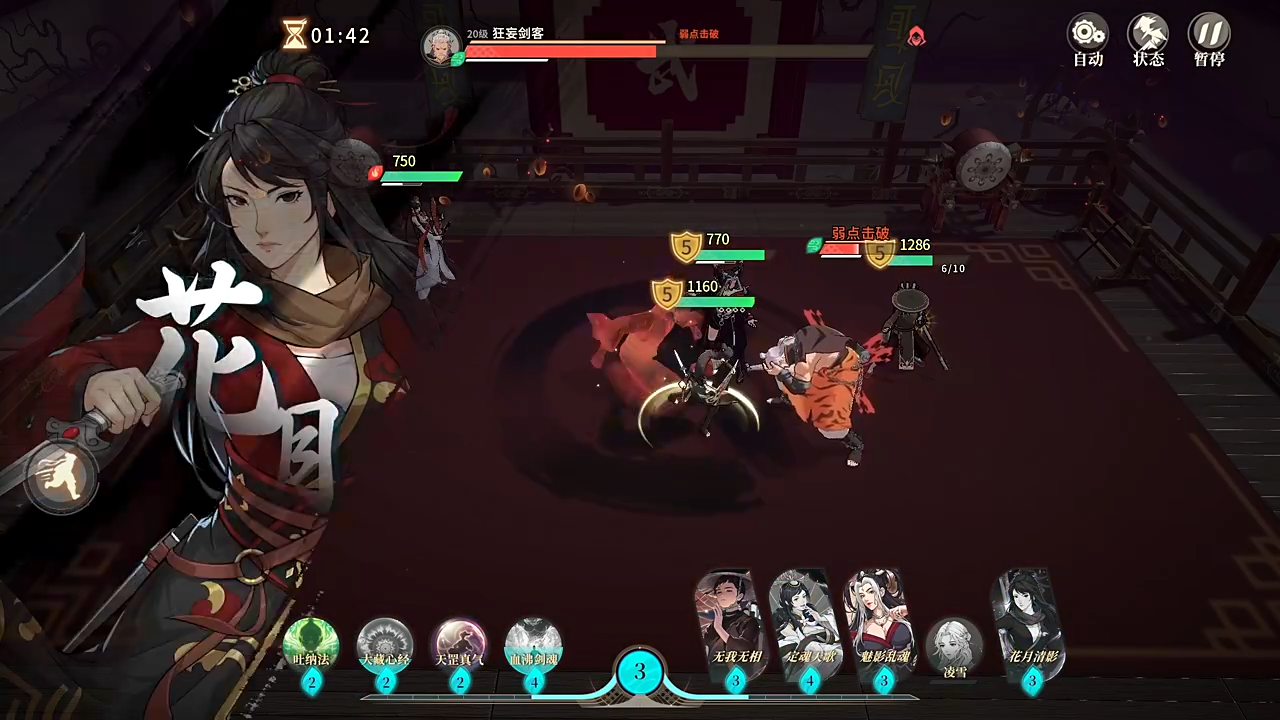The width and height of the screenshot is (1280, 720).
Task: Pause the battle with 暂停
Action: [x=1209, y=40]
